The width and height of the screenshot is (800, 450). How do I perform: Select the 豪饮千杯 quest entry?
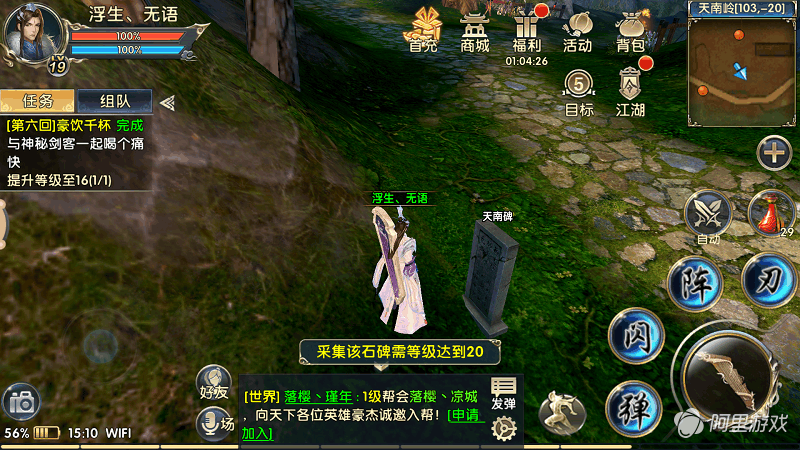click(x=75, y=126)
